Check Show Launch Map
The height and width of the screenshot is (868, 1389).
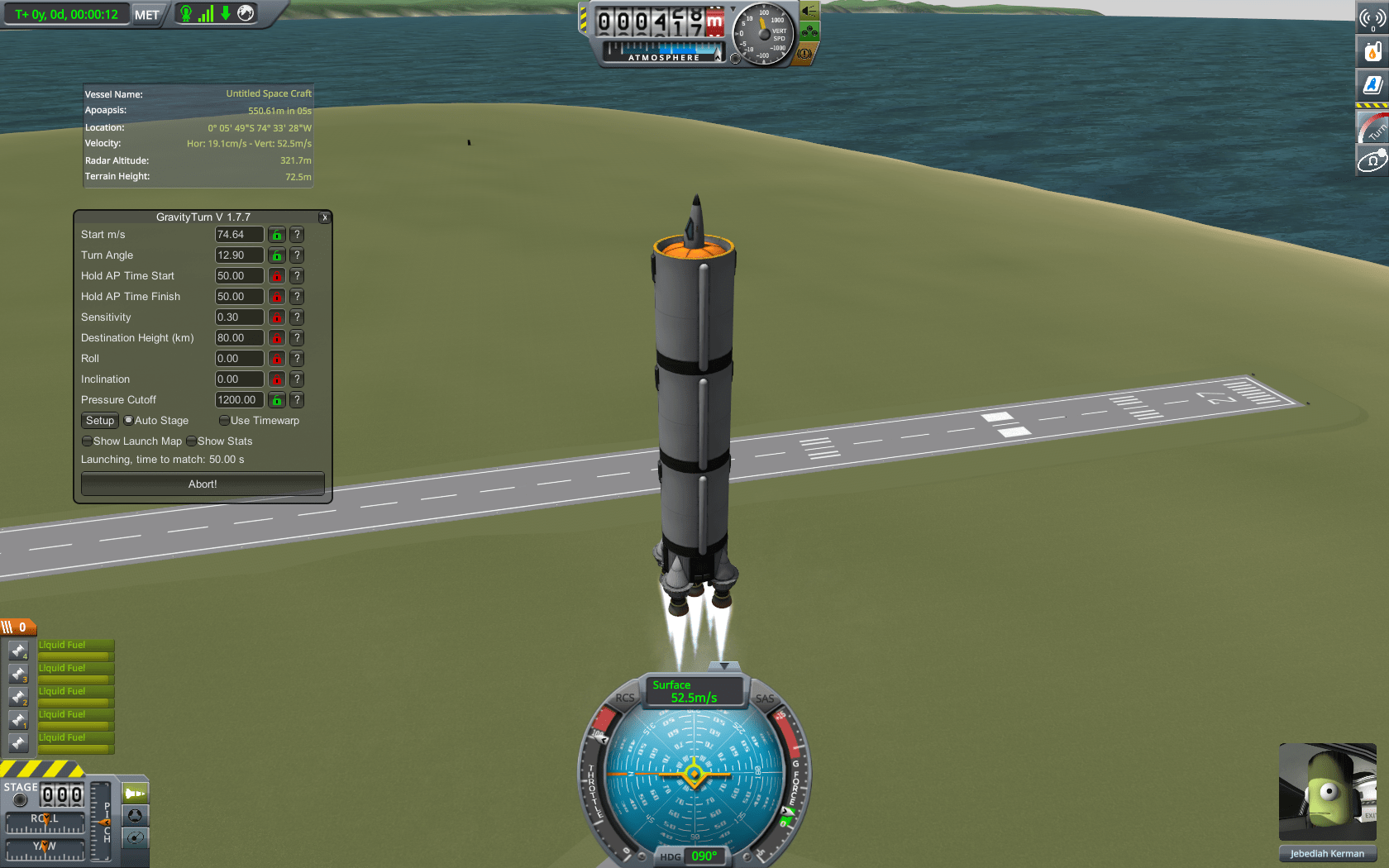[x=88, y=441]
